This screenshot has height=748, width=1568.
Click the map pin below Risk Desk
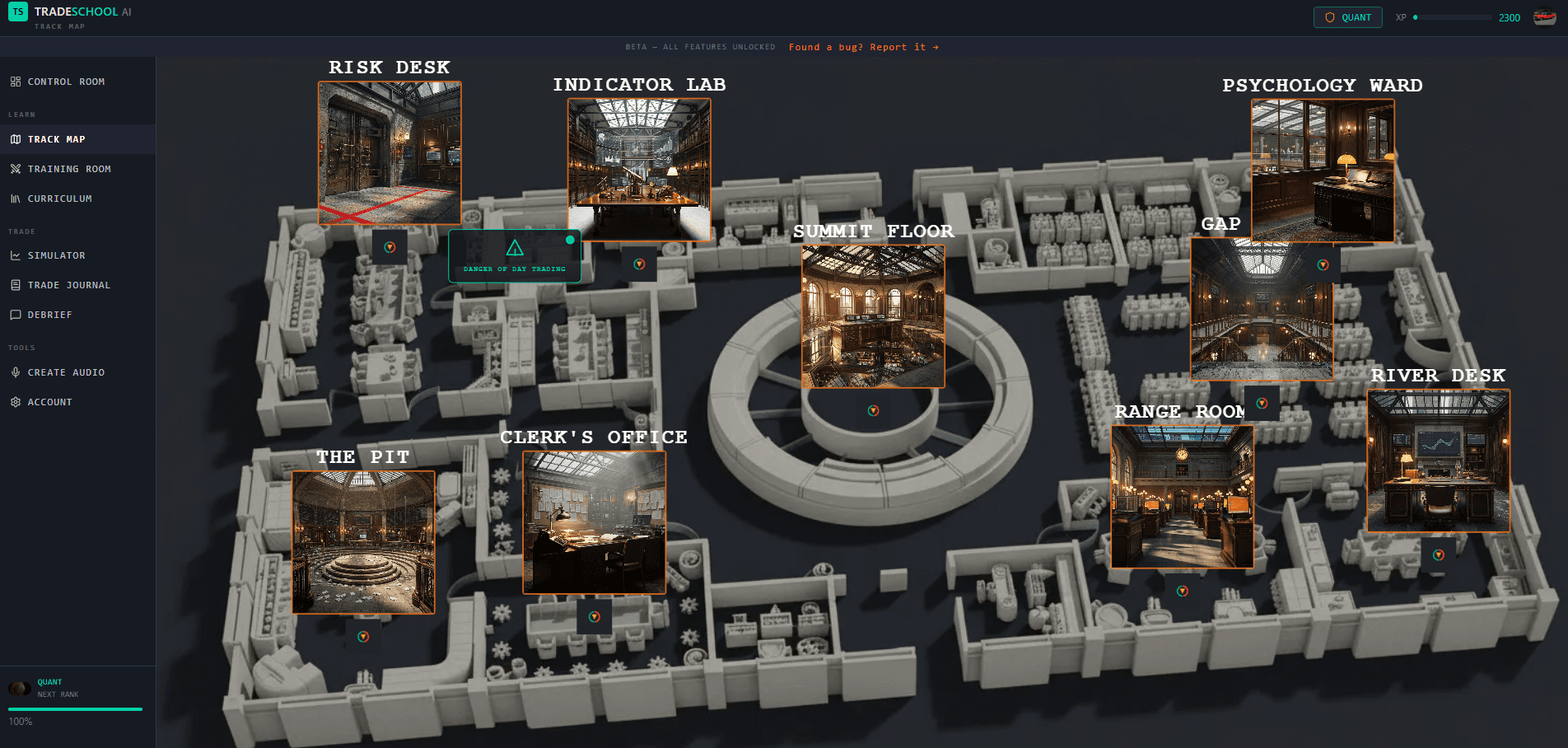390,245
